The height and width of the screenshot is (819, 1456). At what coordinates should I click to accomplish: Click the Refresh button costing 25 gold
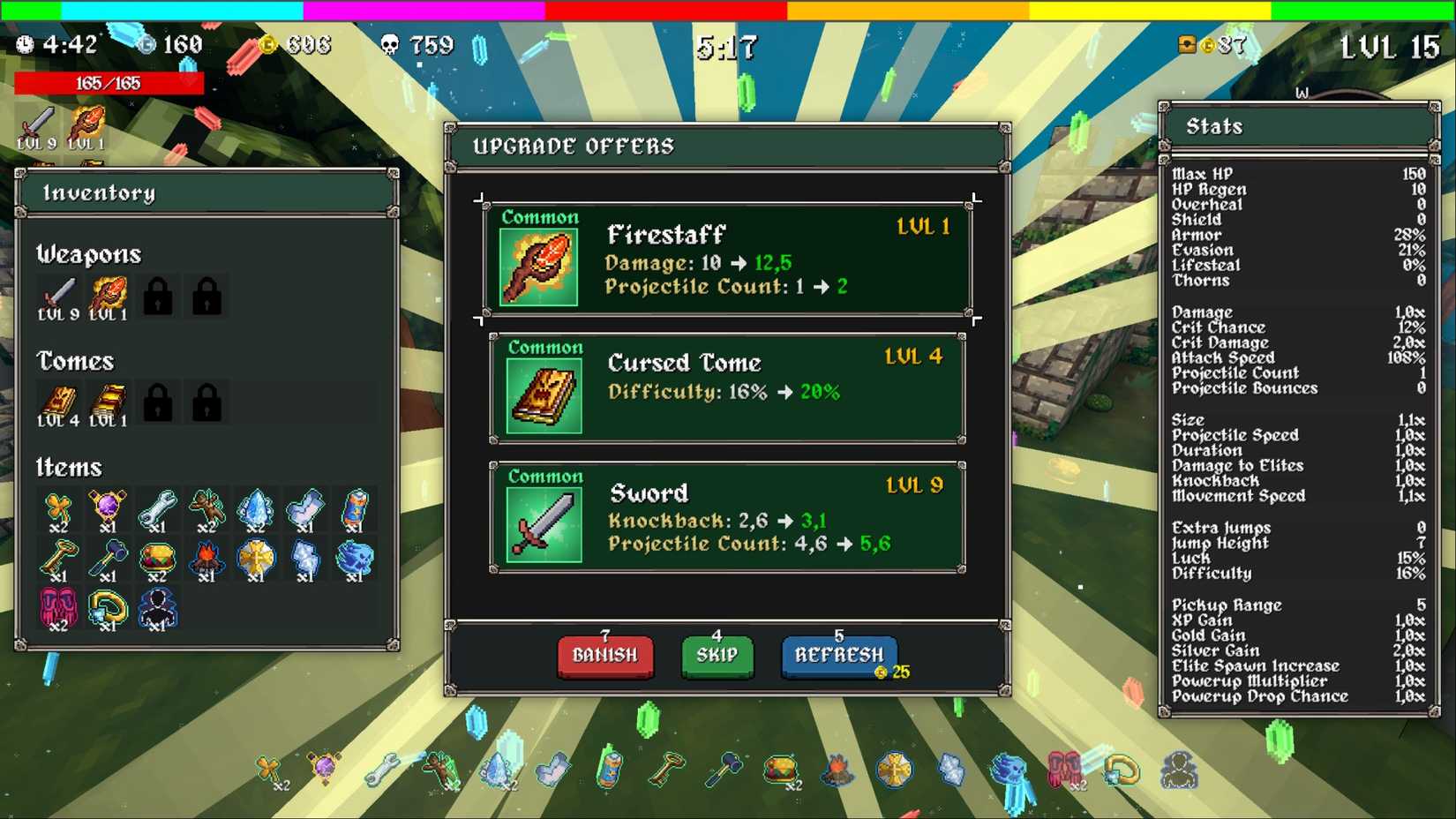[837, 655]
